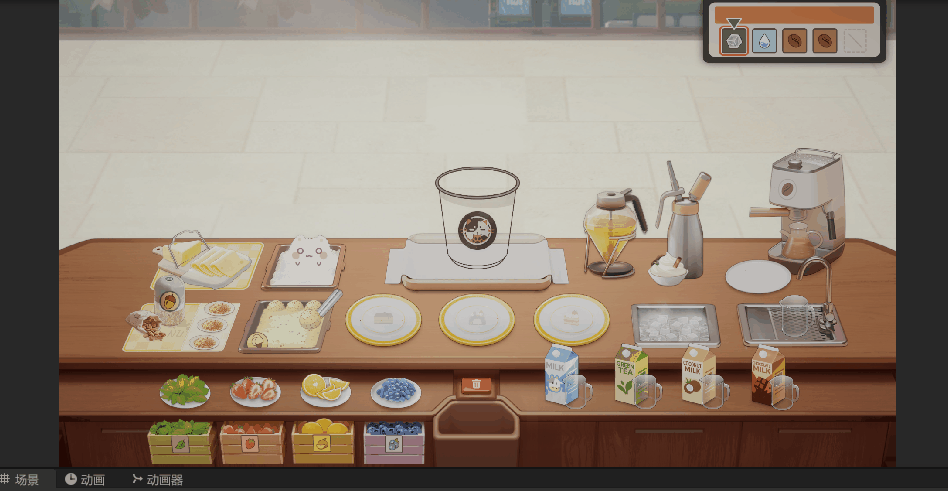
Task: Select the water drop recipe step icon
Action: (x=764, y=41)
